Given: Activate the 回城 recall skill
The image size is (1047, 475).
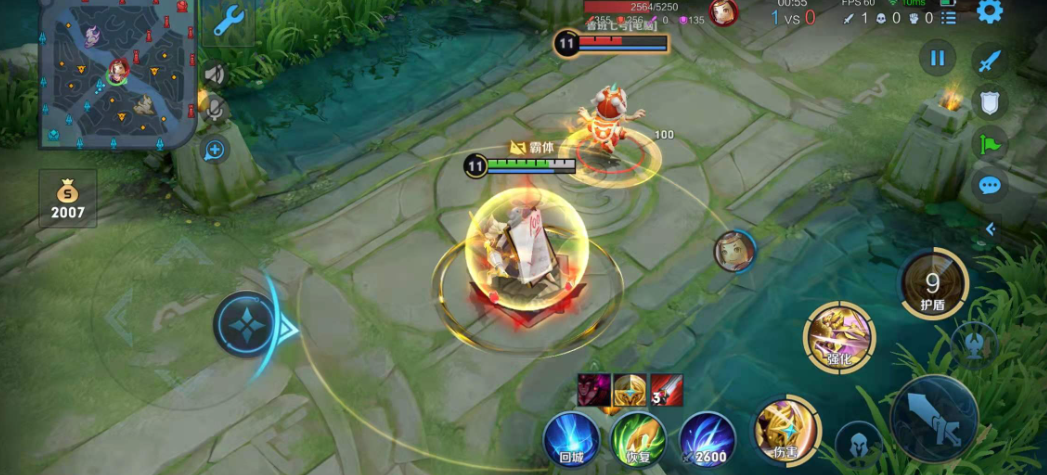Looking at the screenshot, I should pos(571,439).
